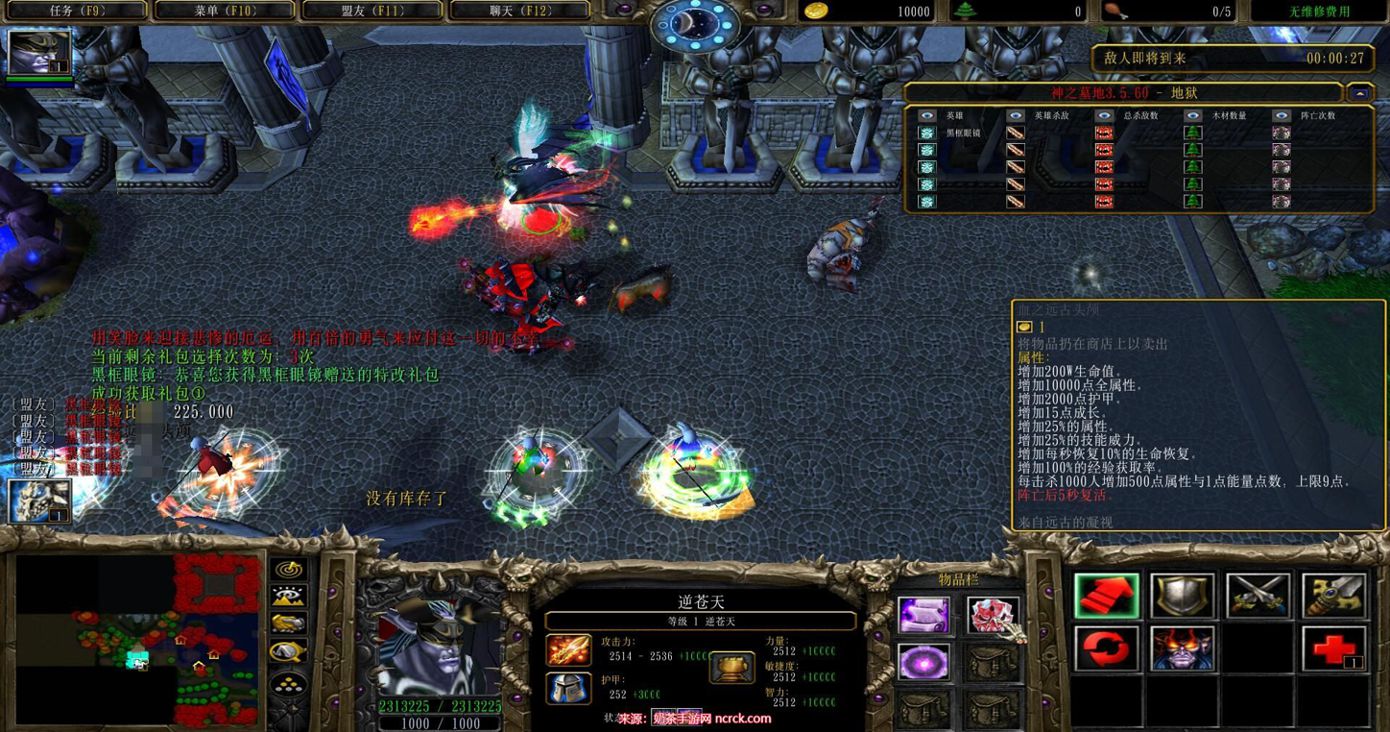Screen dimensions: 1390x732
Task: Select the red skull mask inventory item
Action: click(992, 614)
